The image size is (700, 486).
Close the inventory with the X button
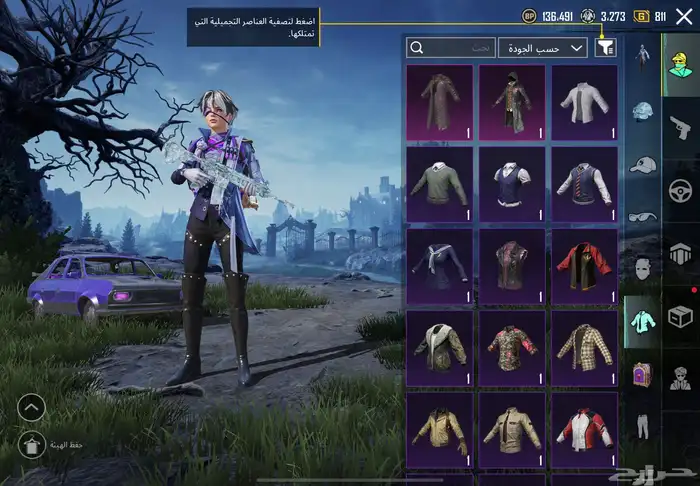[x=684, y=16]
